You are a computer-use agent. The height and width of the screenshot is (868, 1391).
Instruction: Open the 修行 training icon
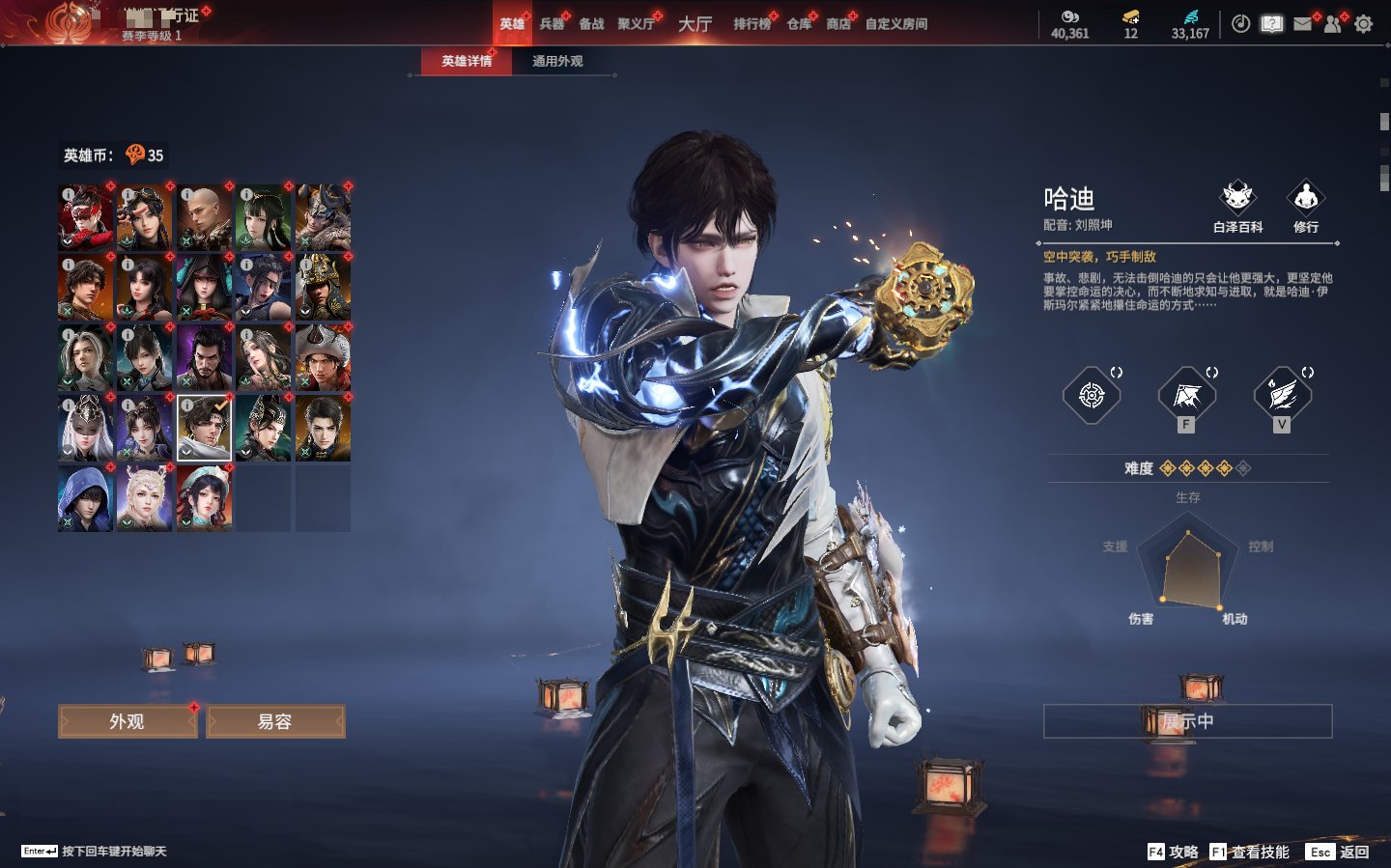point(1306,206)
